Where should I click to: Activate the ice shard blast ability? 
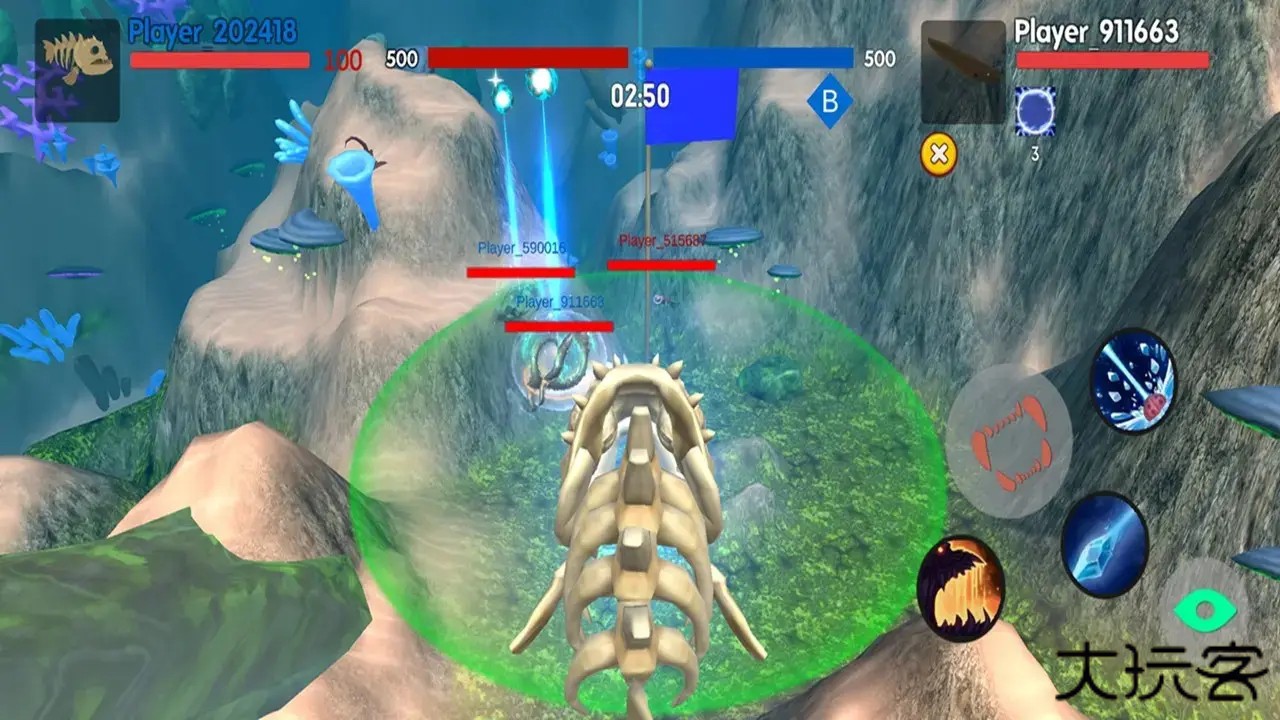(x=1132, y=381)
